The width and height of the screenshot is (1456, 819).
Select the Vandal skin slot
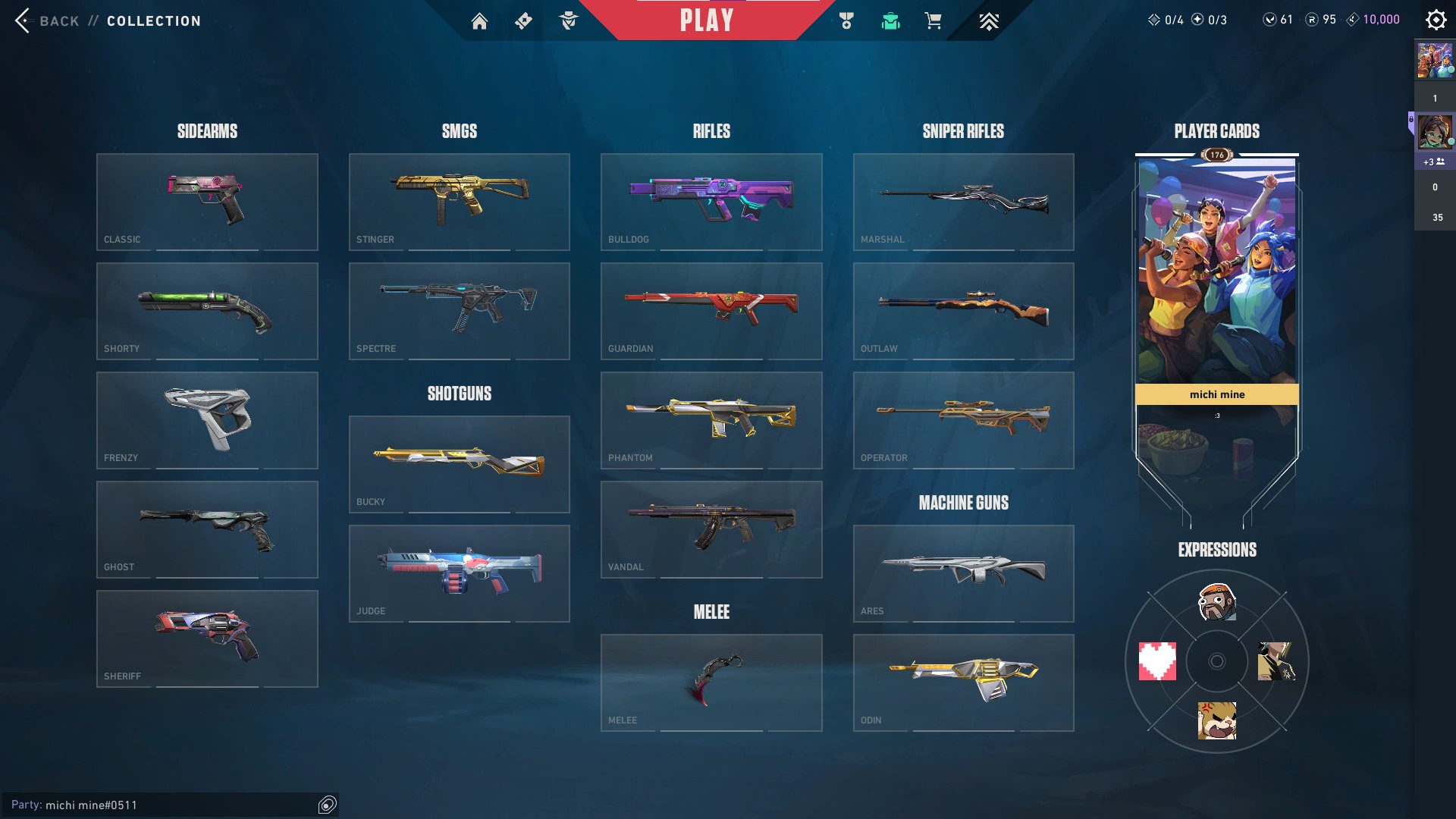pyautogui.click(x=711, y=529)
